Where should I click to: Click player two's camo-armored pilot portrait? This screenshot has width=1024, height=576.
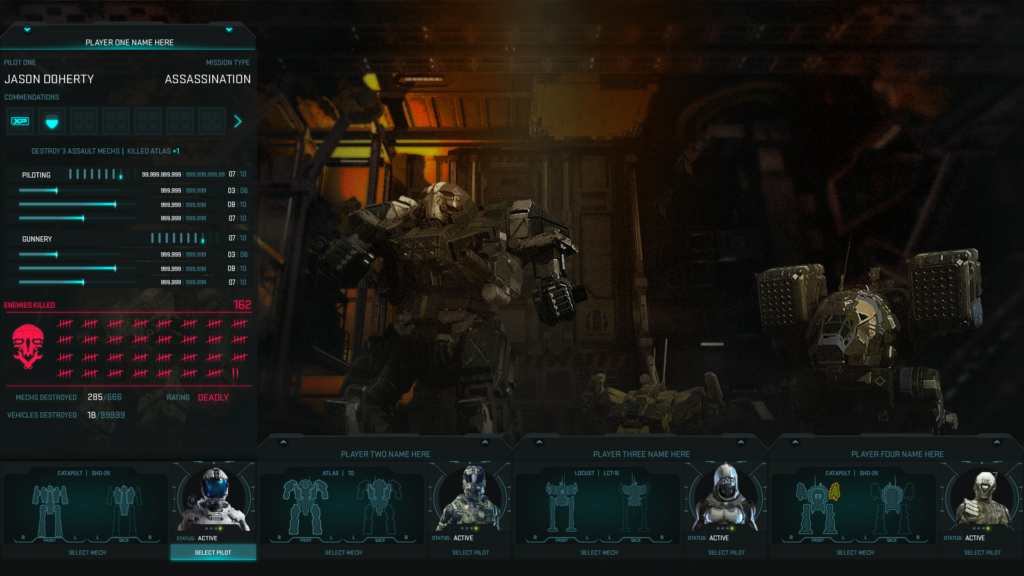tap(468, 496)
